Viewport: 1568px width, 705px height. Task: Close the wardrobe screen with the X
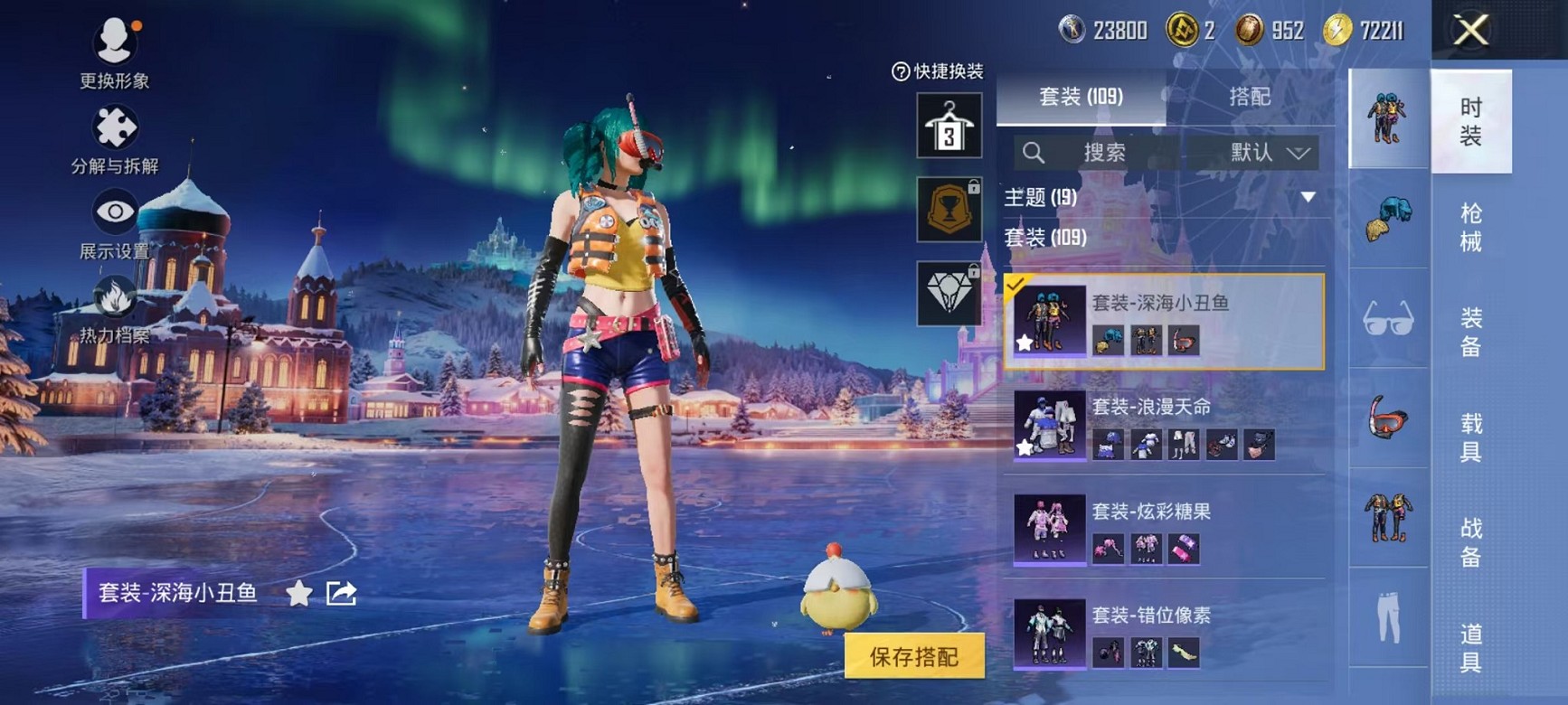point(1470,31)
